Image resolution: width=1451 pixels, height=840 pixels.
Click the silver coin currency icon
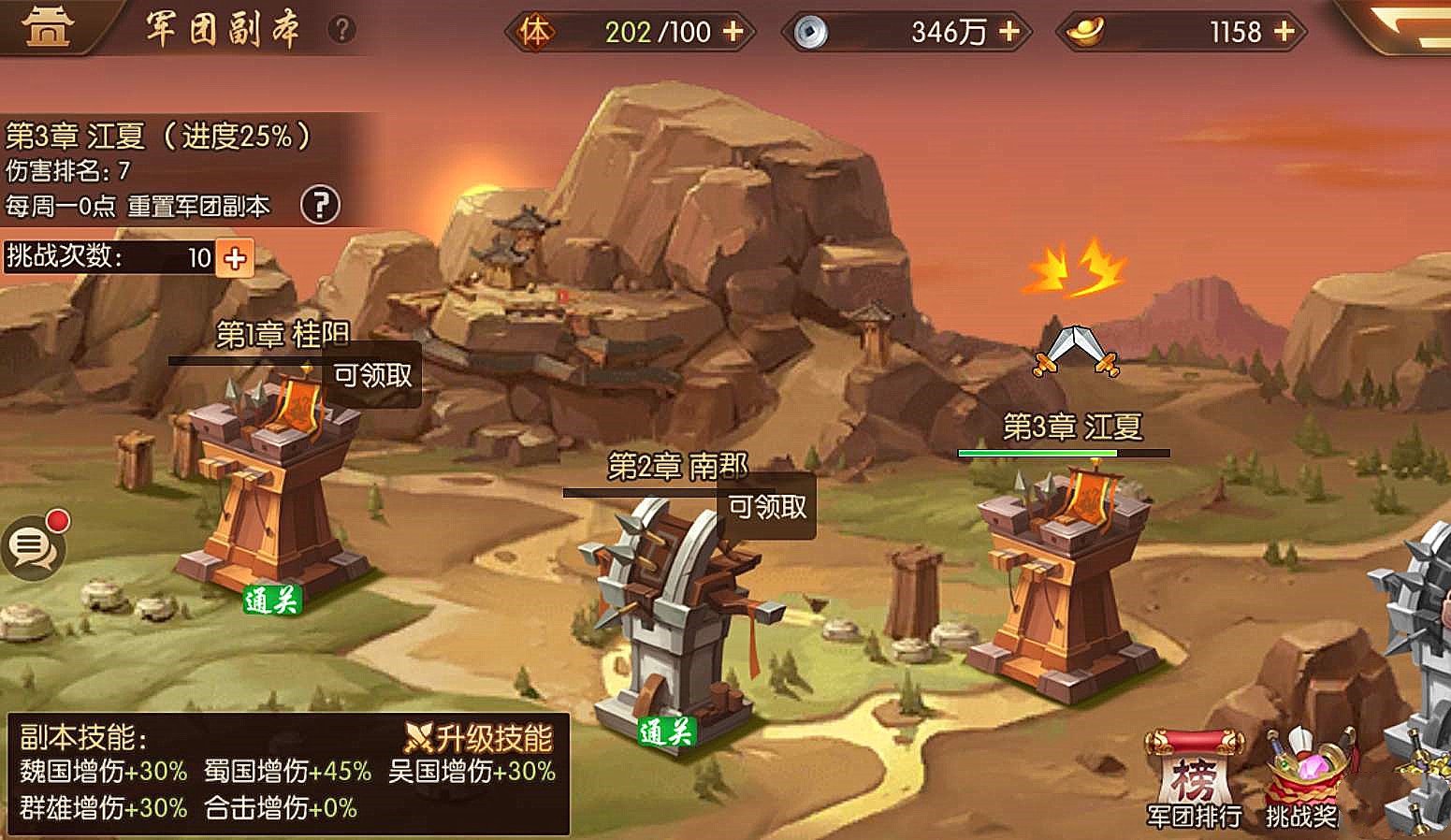pyautogui.click(x=810, y=29)
